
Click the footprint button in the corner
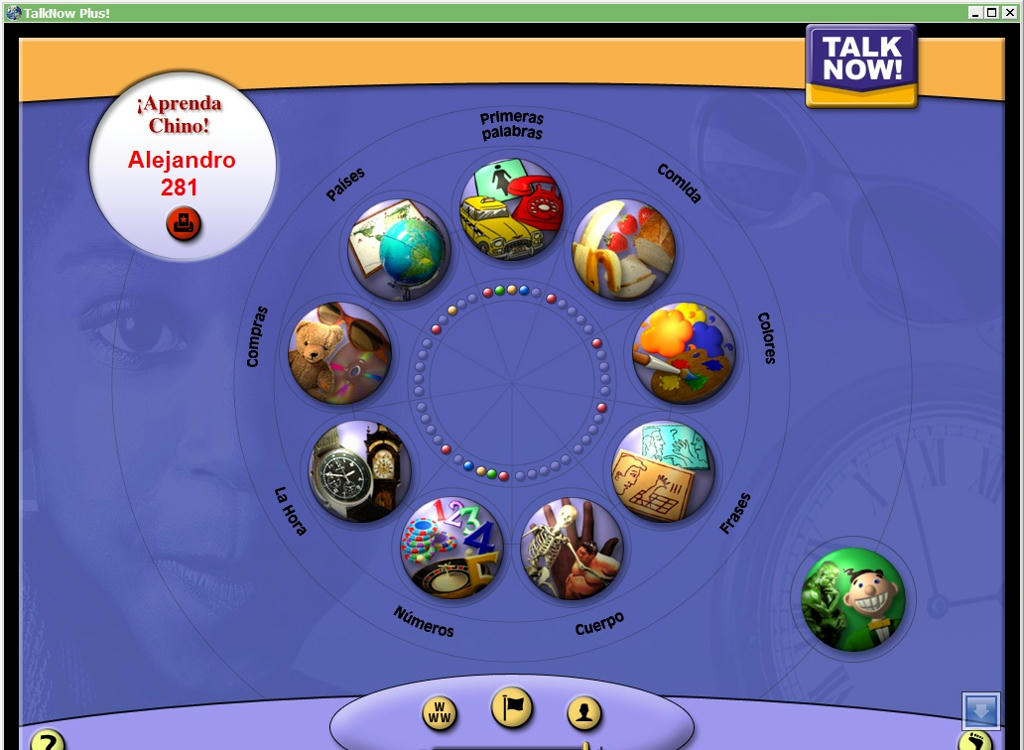(x=974, y=741)
